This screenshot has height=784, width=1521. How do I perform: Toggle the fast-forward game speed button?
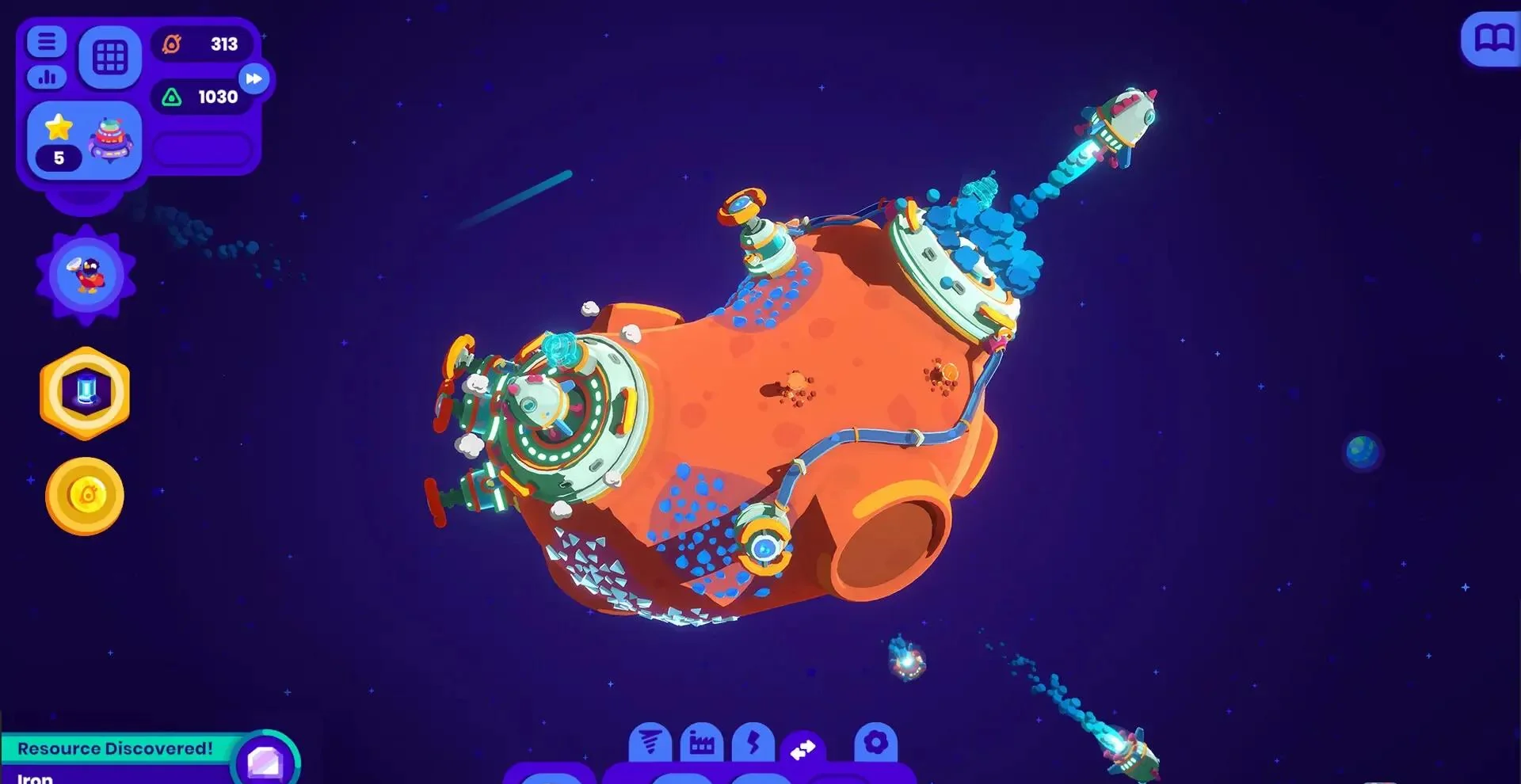click(254, 78)
